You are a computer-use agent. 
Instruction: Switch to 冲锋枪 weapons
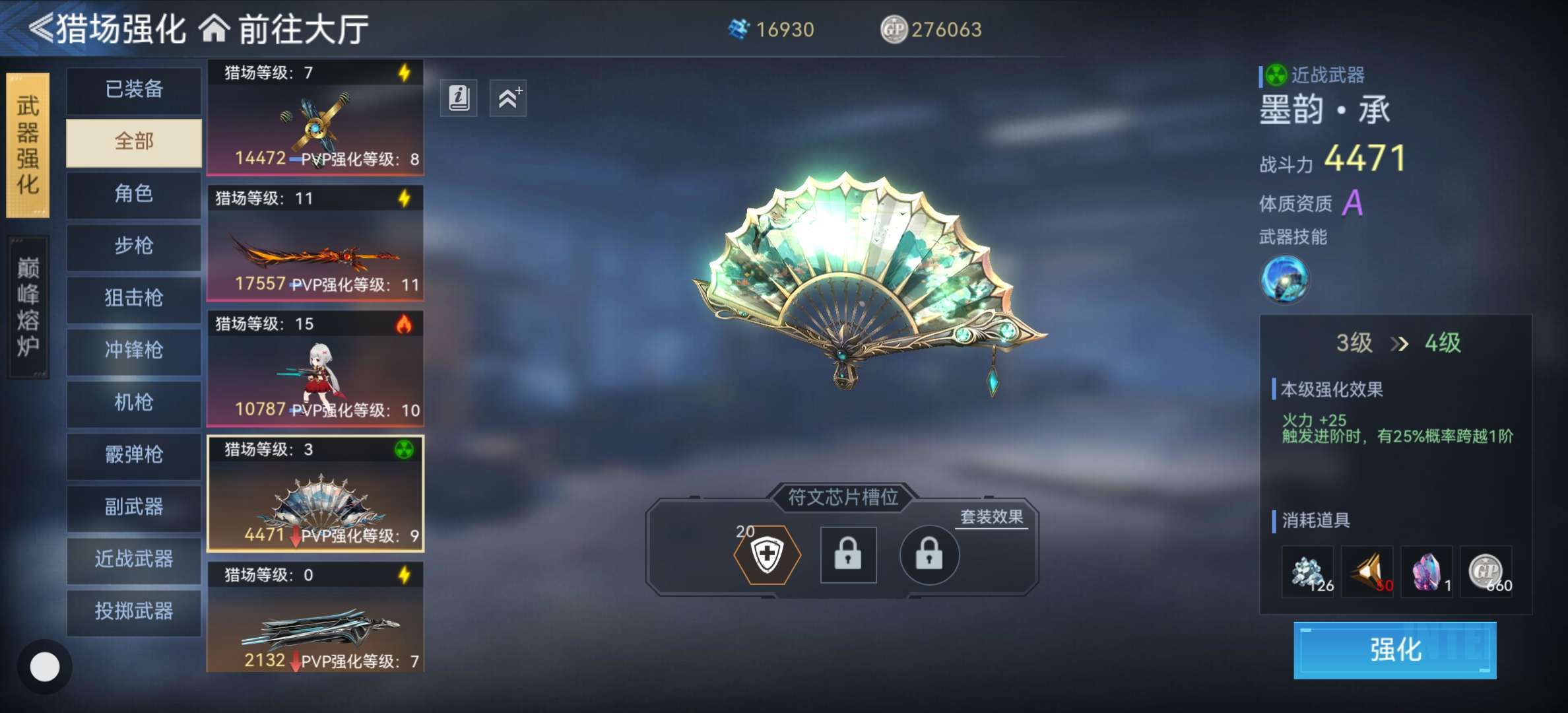click(x=134, y=350)
